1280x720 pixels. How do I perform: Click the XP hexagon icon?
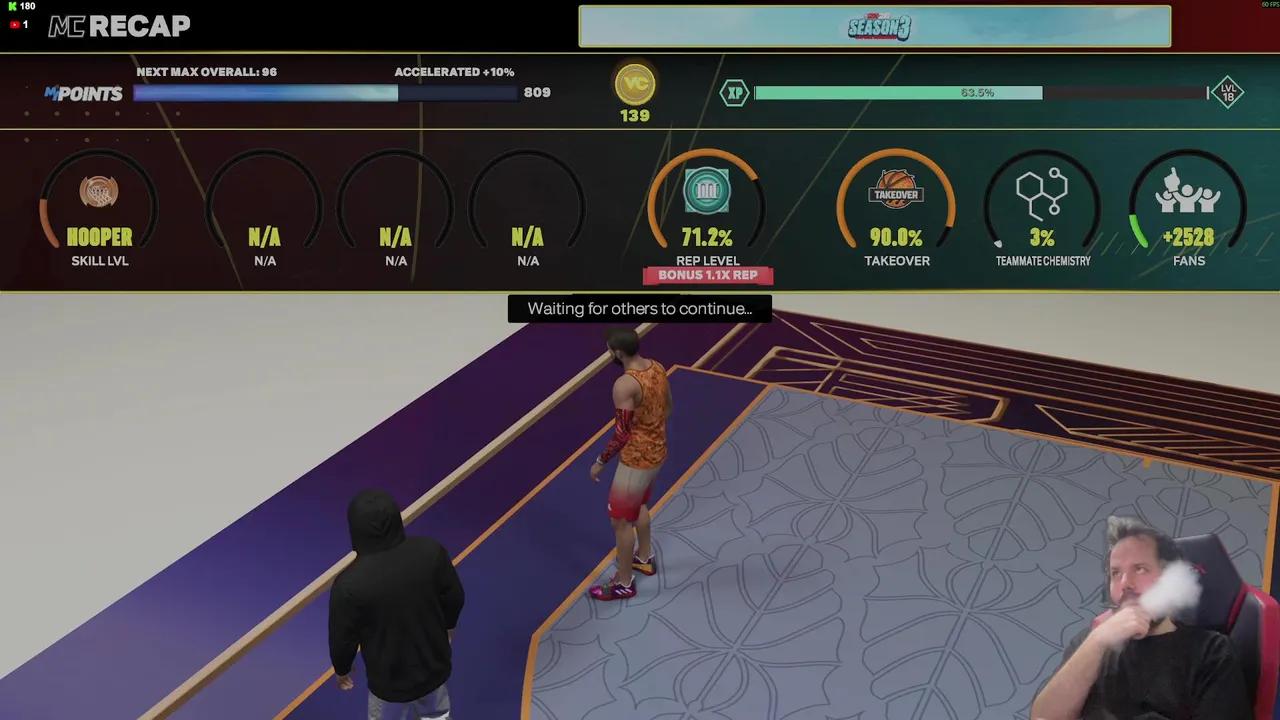click(735, 92)
